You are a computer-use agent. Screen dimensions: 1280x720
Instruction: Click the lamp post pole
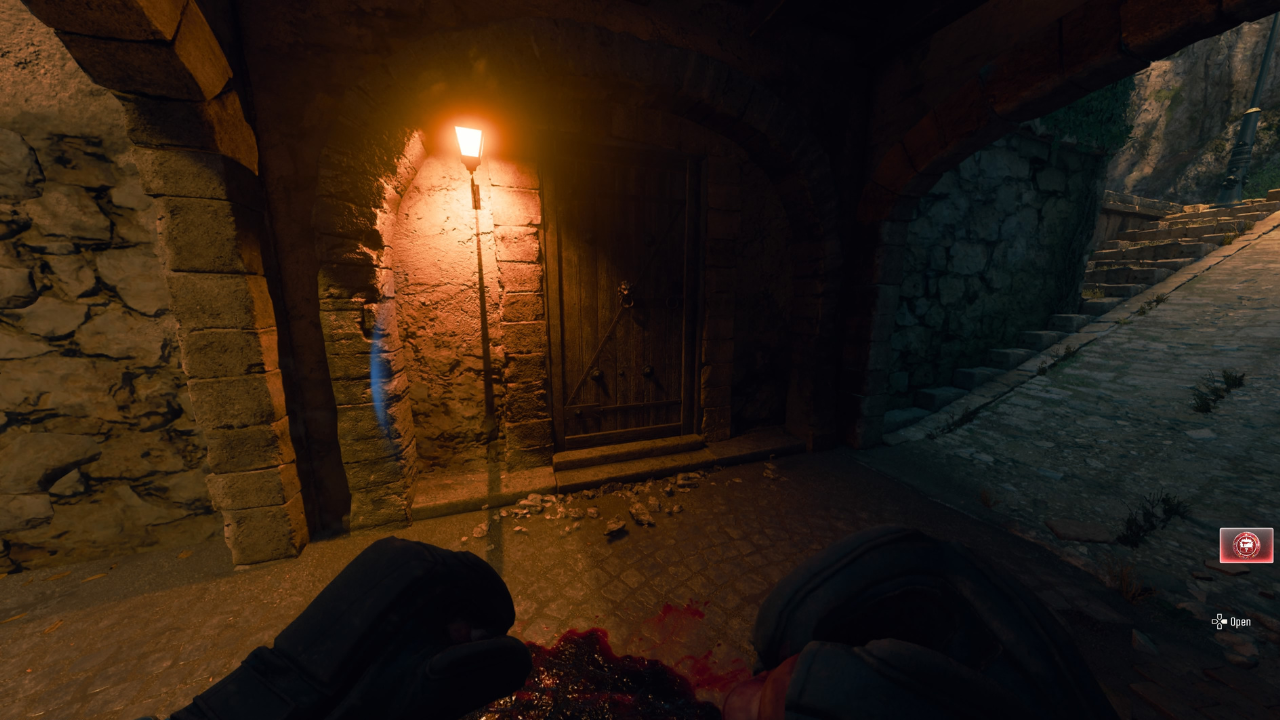pos(482,330)
